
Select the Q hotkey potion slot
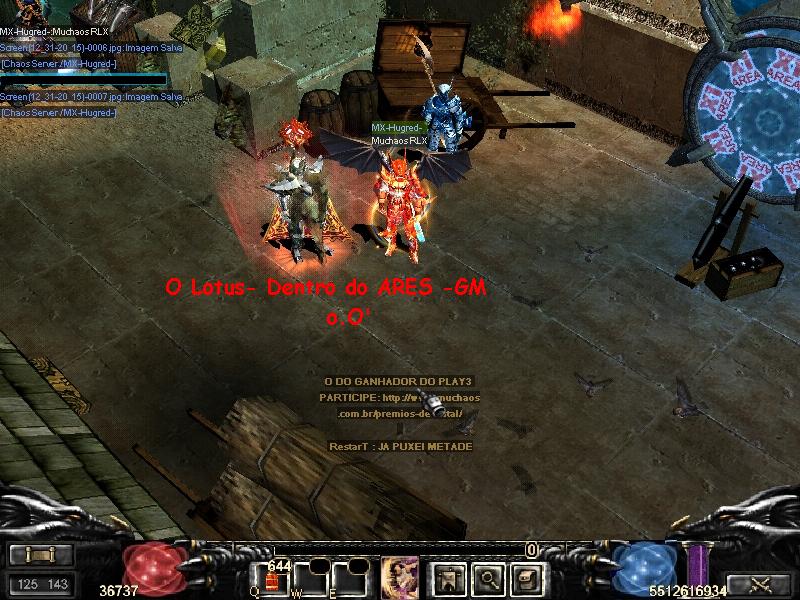(x=272, y=580)
